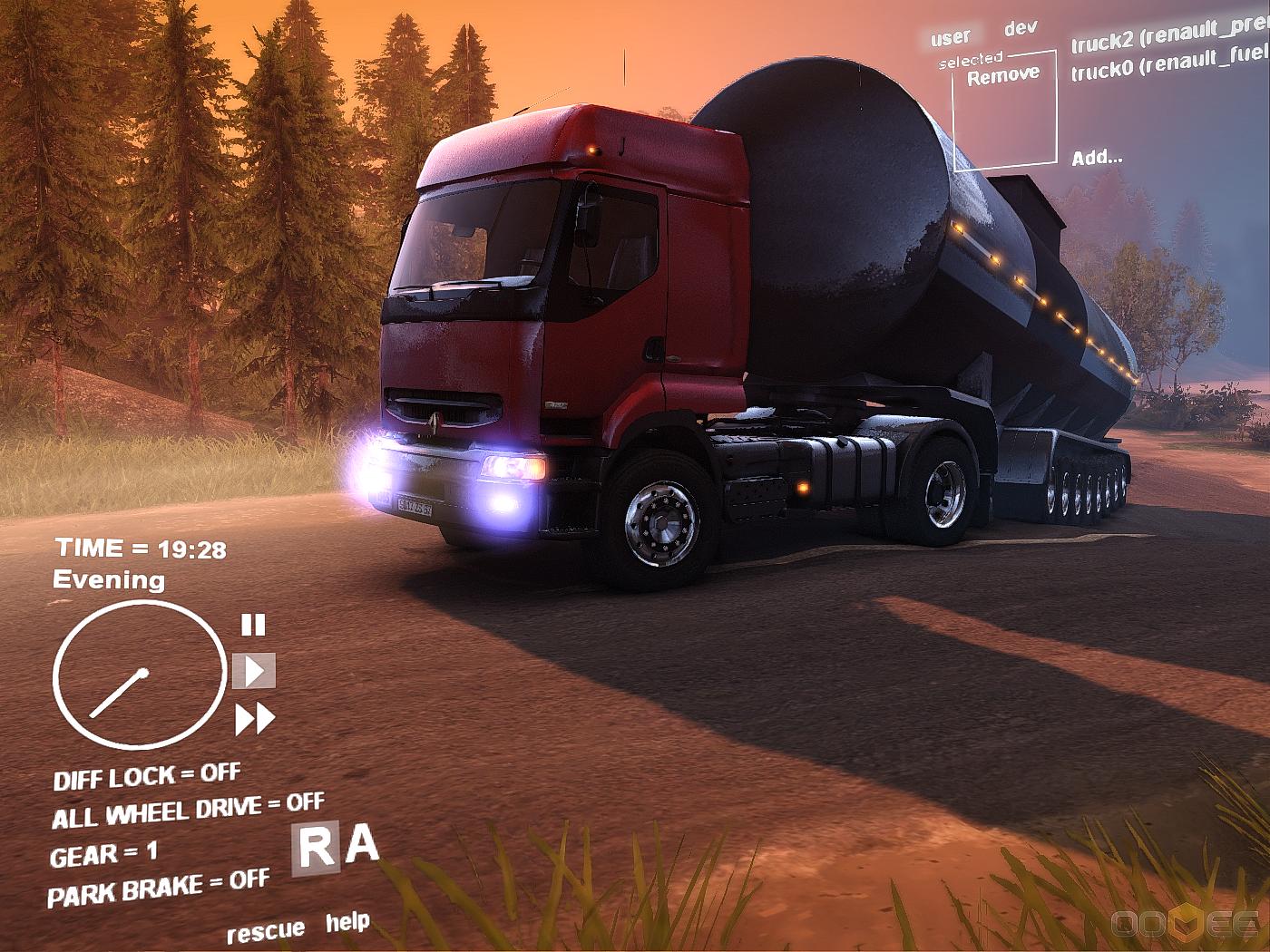
Task: Select truck2 renault entry in list
Action: coord(1169,36)
